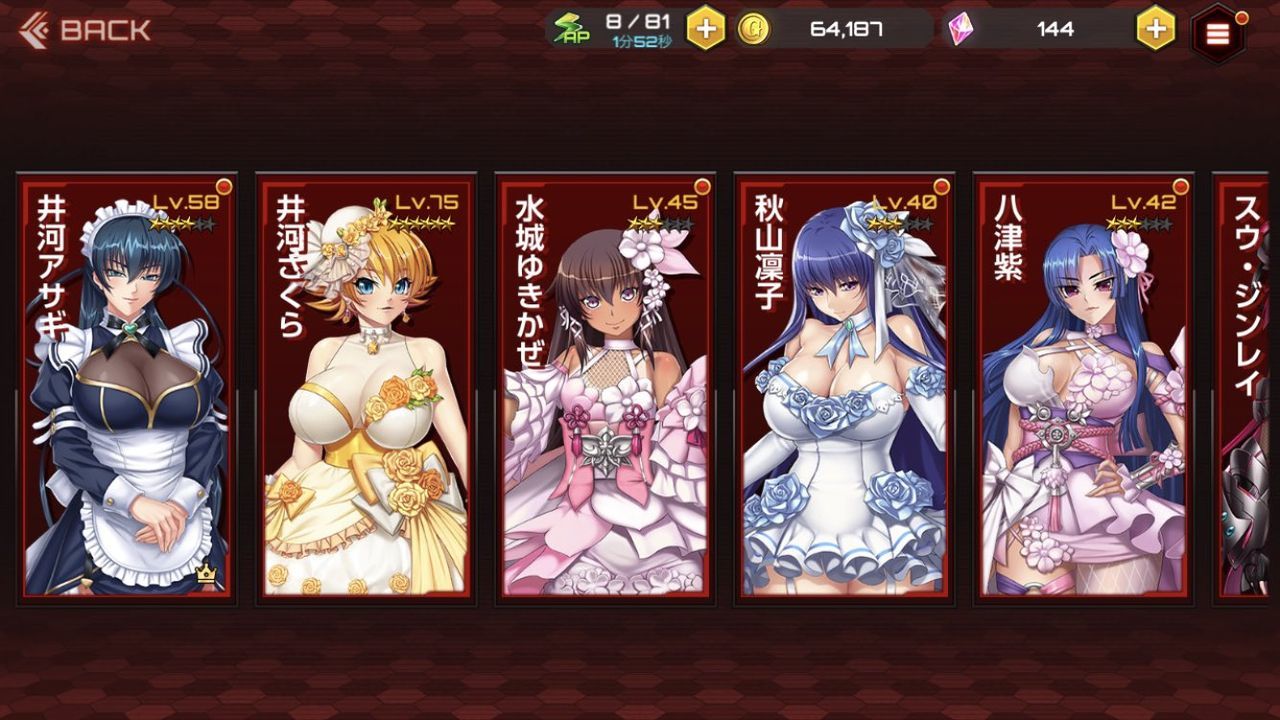Go back using the BACK button

click(85, 30)
